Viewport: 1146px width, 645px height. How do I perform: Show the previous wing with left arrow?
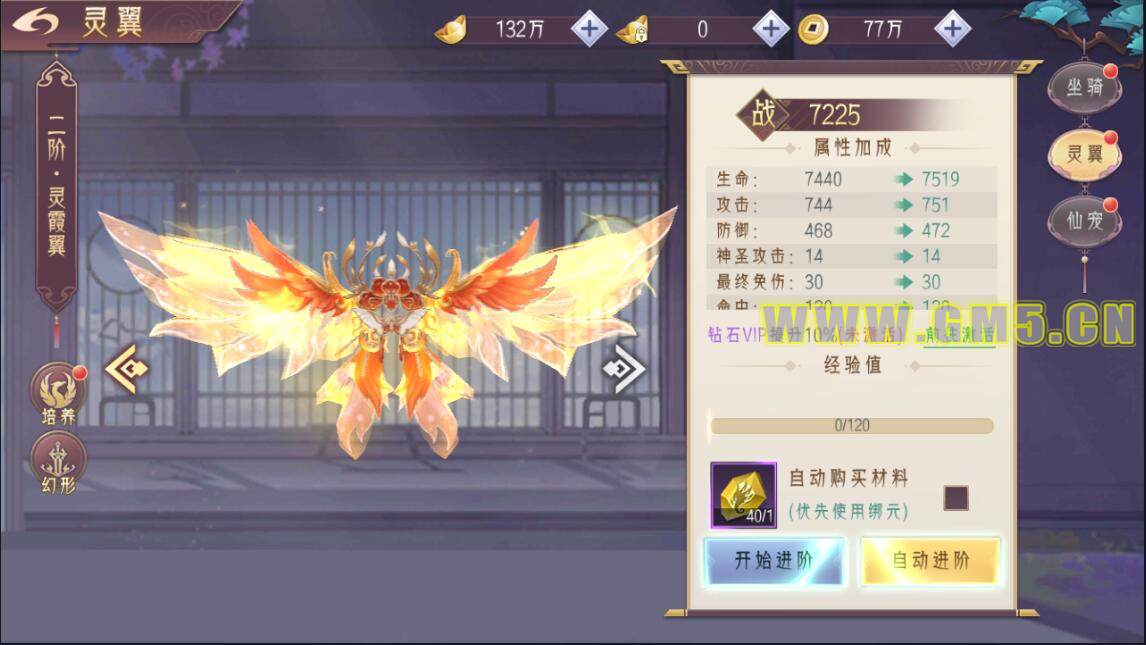point(127,369)
